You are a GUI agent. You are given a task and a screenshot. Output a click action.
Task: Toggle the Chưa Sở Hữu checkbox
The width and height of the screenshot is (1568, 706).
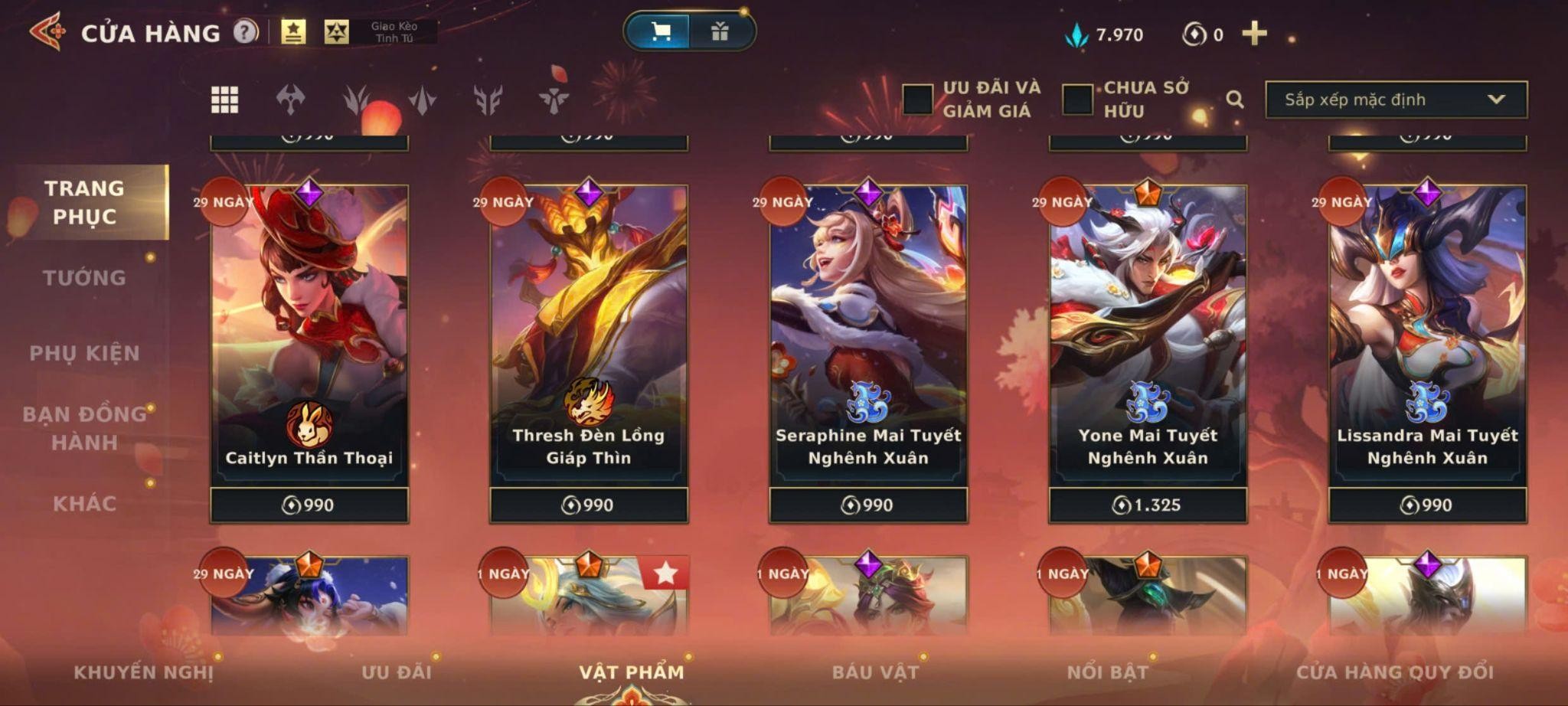(x=1077, y=100)
